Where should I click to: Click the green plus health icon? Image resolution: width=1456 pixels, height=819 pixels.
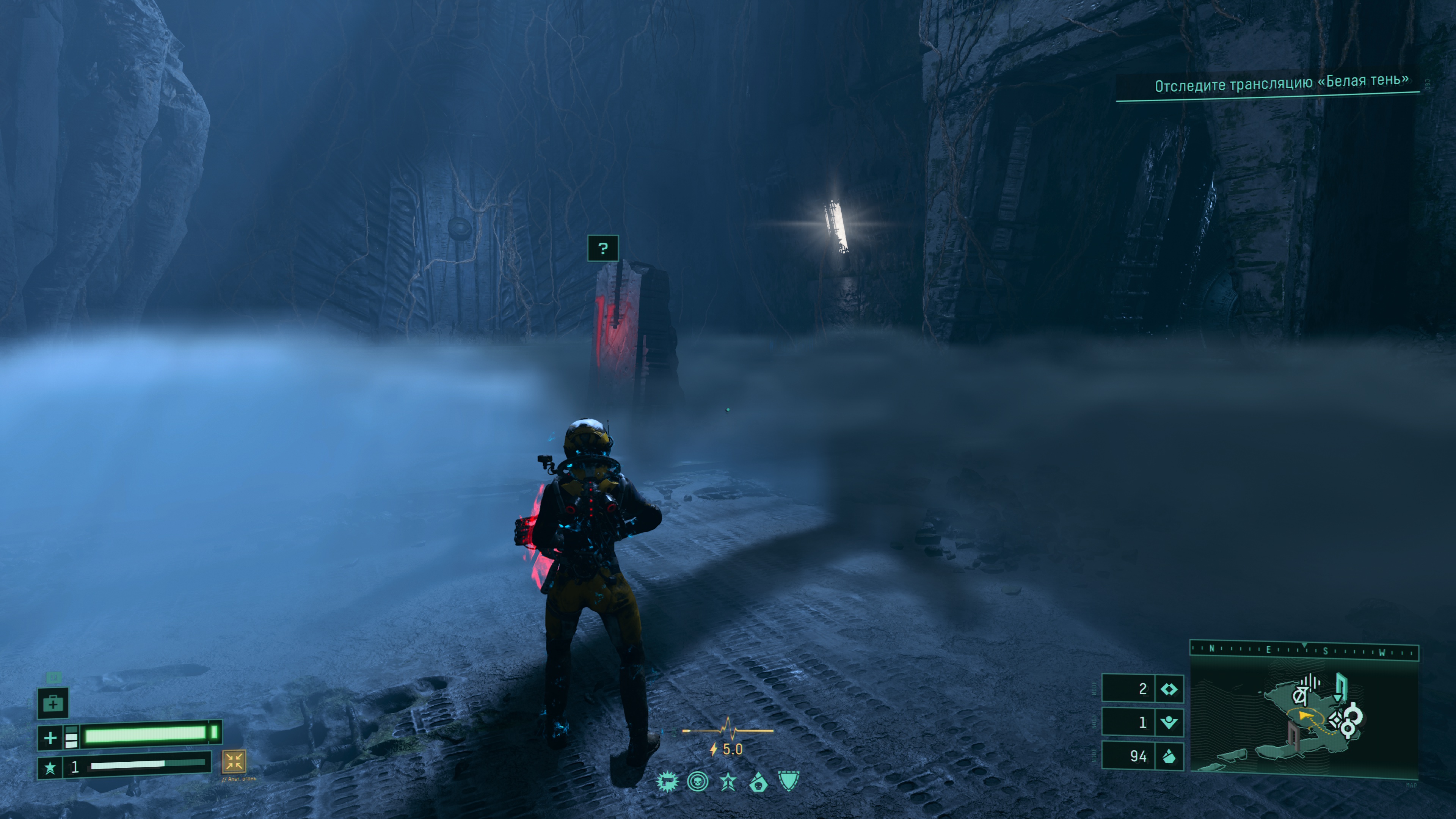coord(50,737)
